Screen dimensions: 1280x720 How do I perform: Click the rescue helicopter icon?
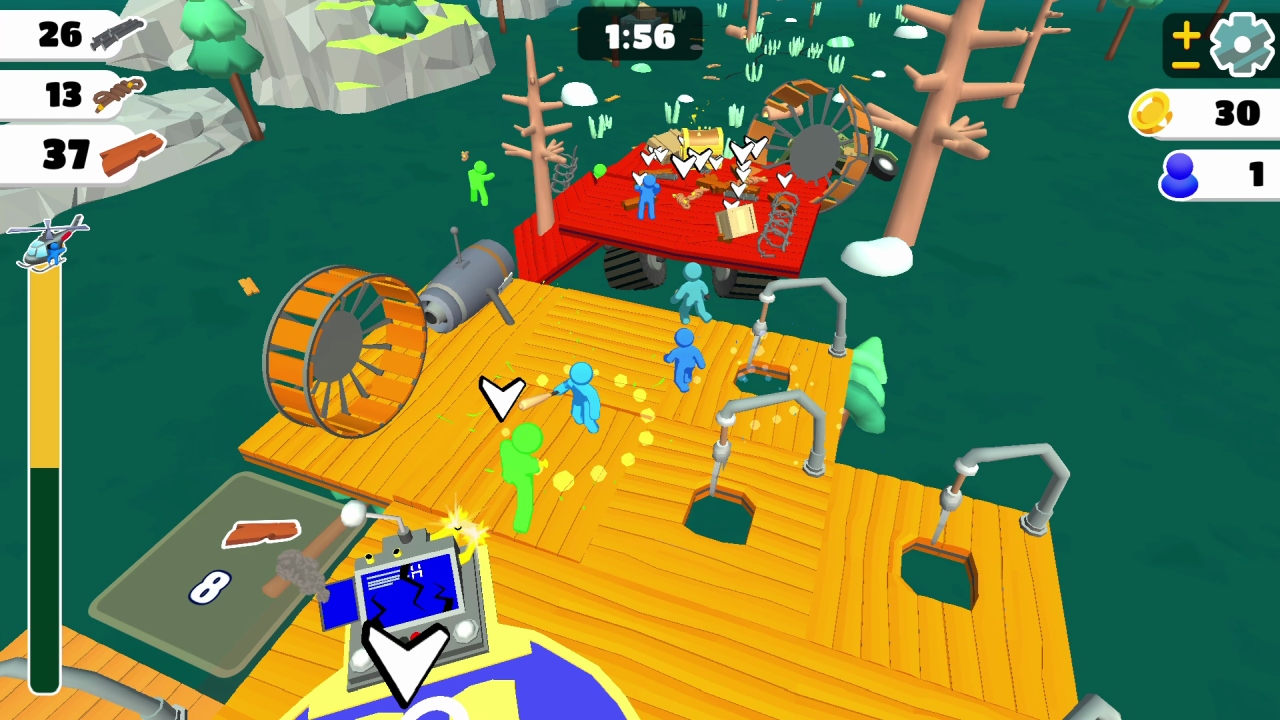[x=48, y=243]
